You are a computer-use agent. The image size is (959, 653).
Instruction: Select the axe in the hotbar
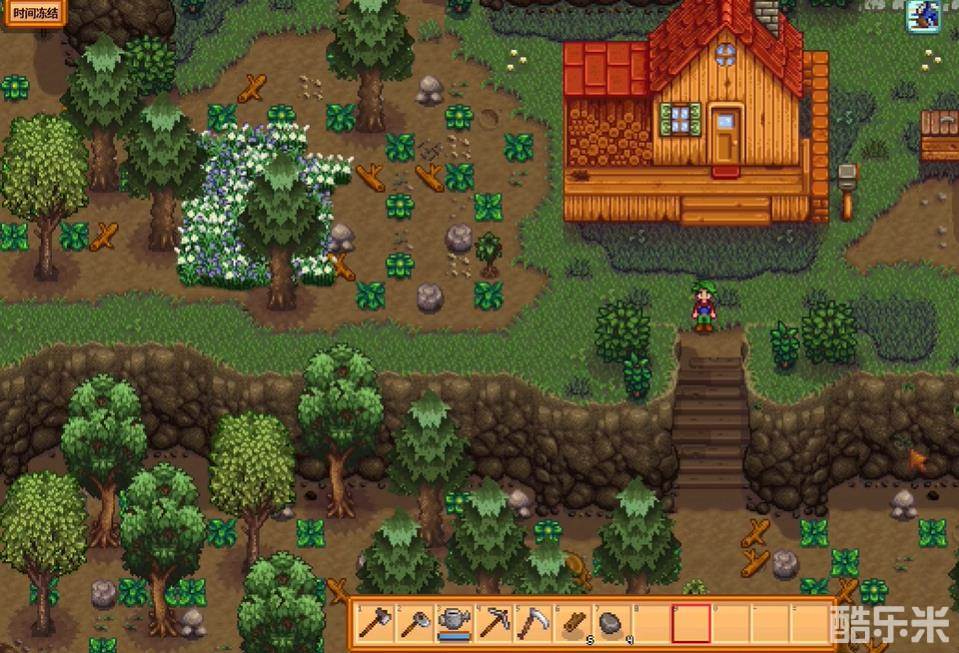[374, 623]
